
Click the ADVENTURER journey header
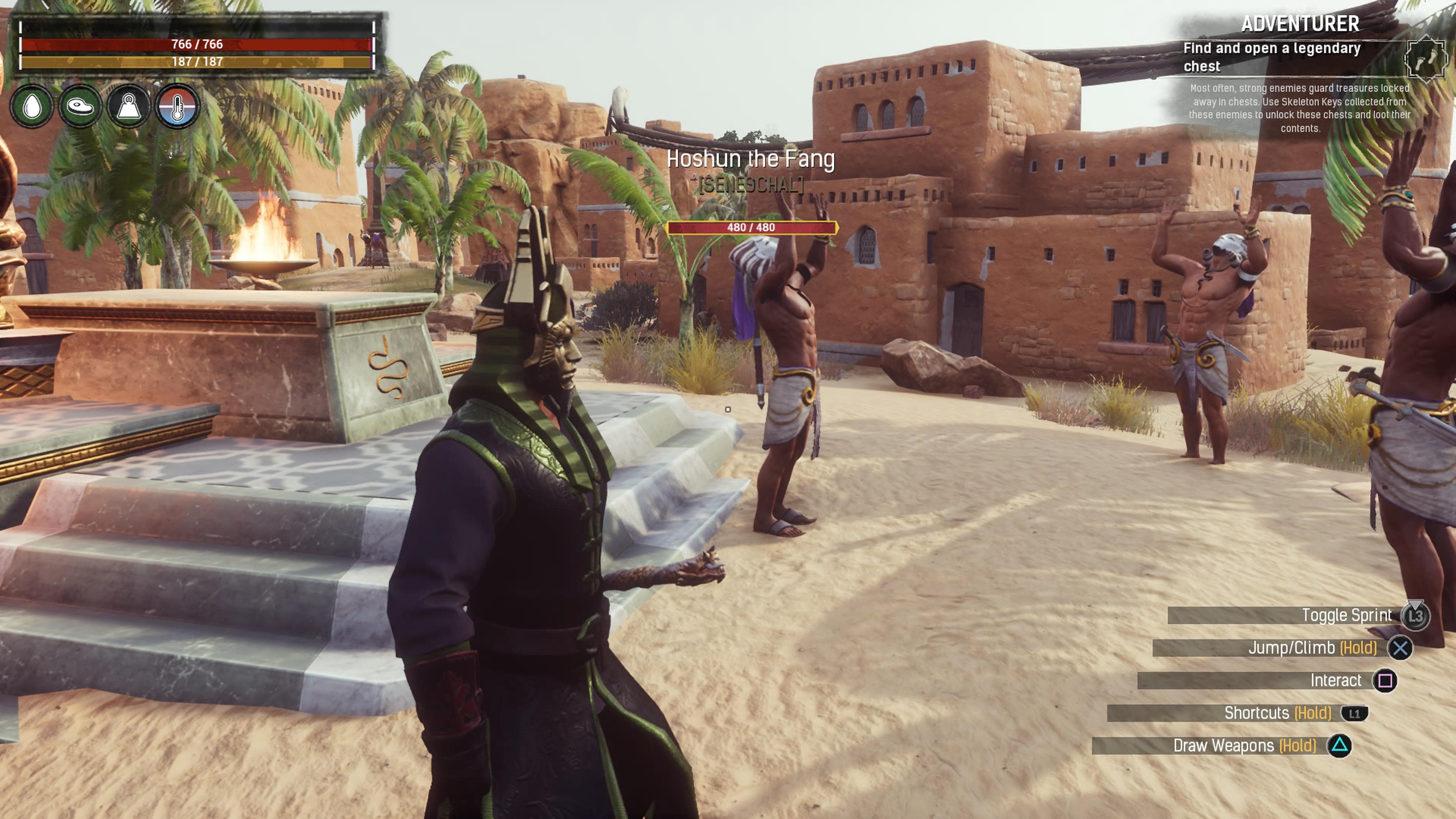point(1305,24)
